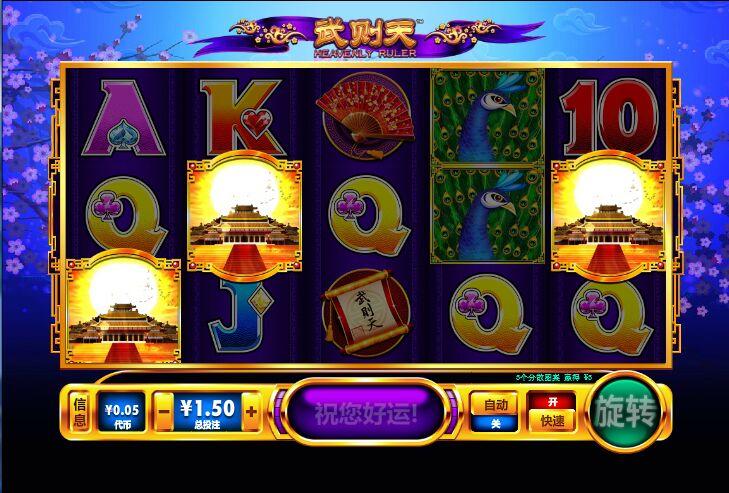
Task: Decrease total bet with the minus button
Action: [164, 411]
